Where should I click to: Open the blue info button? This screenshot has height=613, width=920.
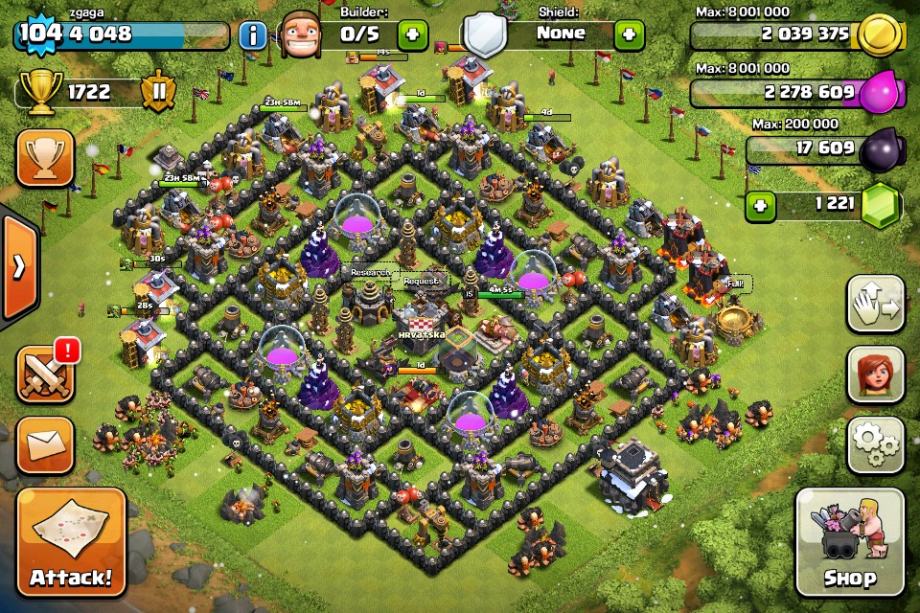point(253,36)
